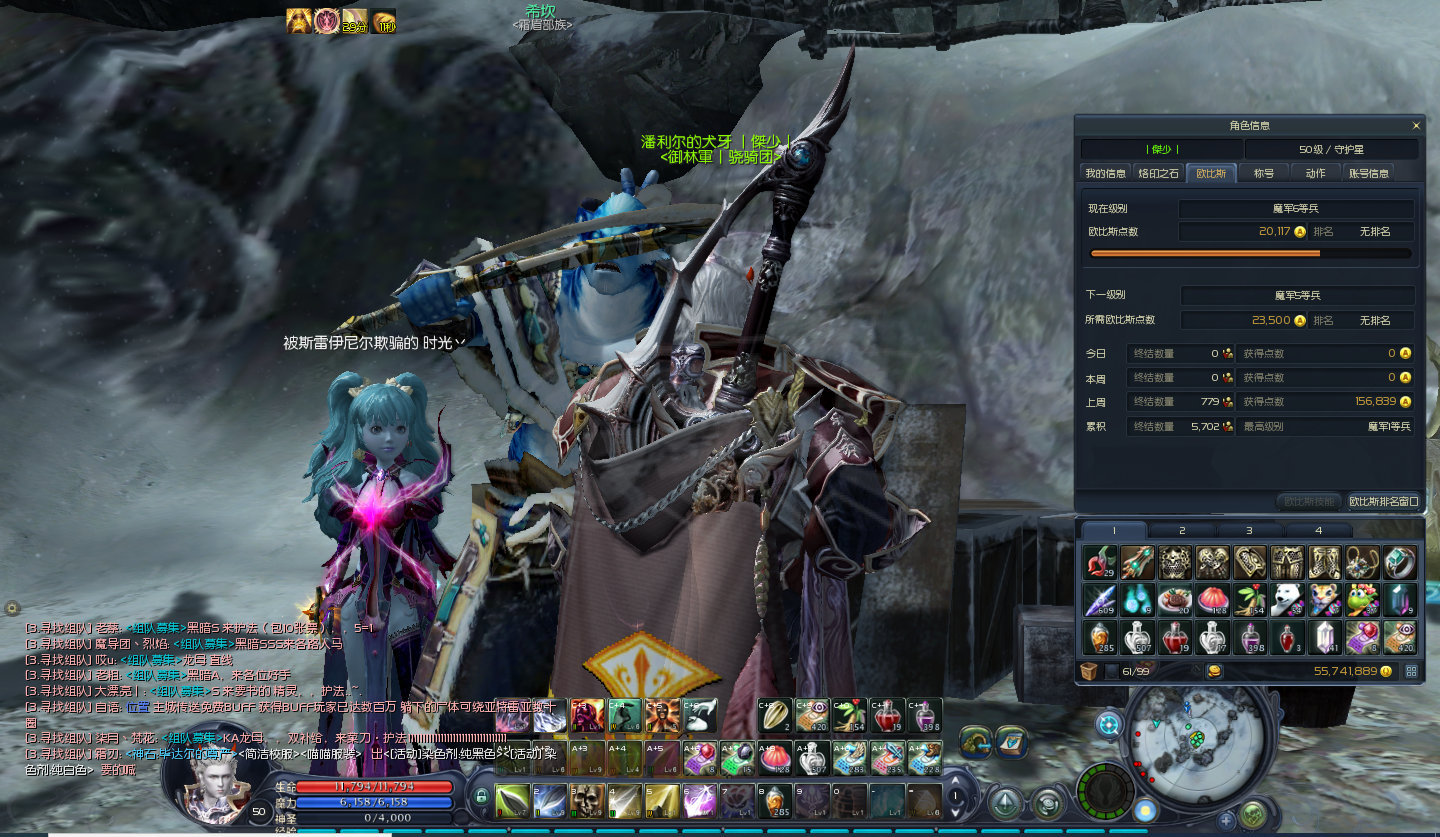The height and width of the screenshot is (837, 1440).
Task: Switch to the 我的信息 tab
Action: (x=1105, y=173)
